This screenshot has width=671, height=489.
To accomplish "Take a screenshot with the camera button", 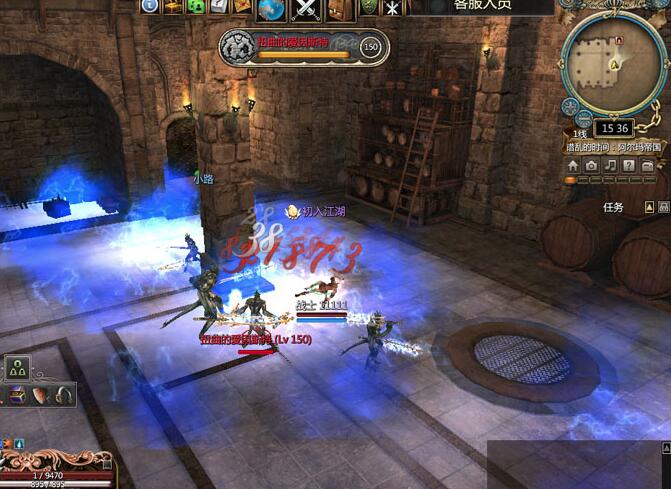I will point(591,165).
